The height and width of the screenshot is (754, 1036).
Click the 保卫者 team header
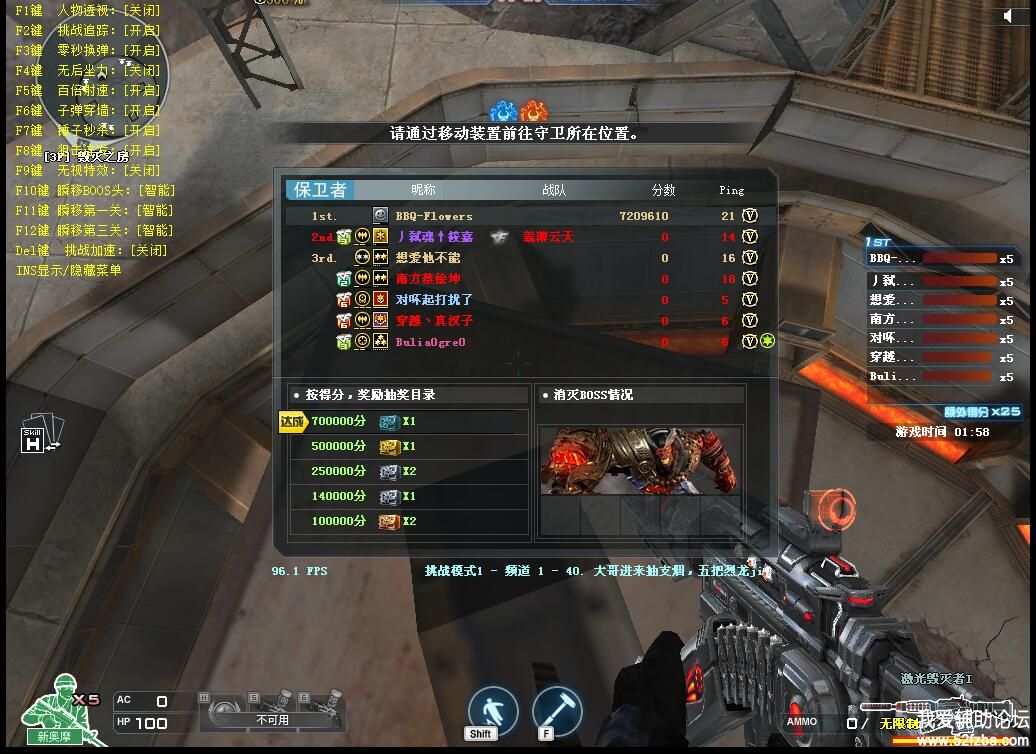point(320,190)
